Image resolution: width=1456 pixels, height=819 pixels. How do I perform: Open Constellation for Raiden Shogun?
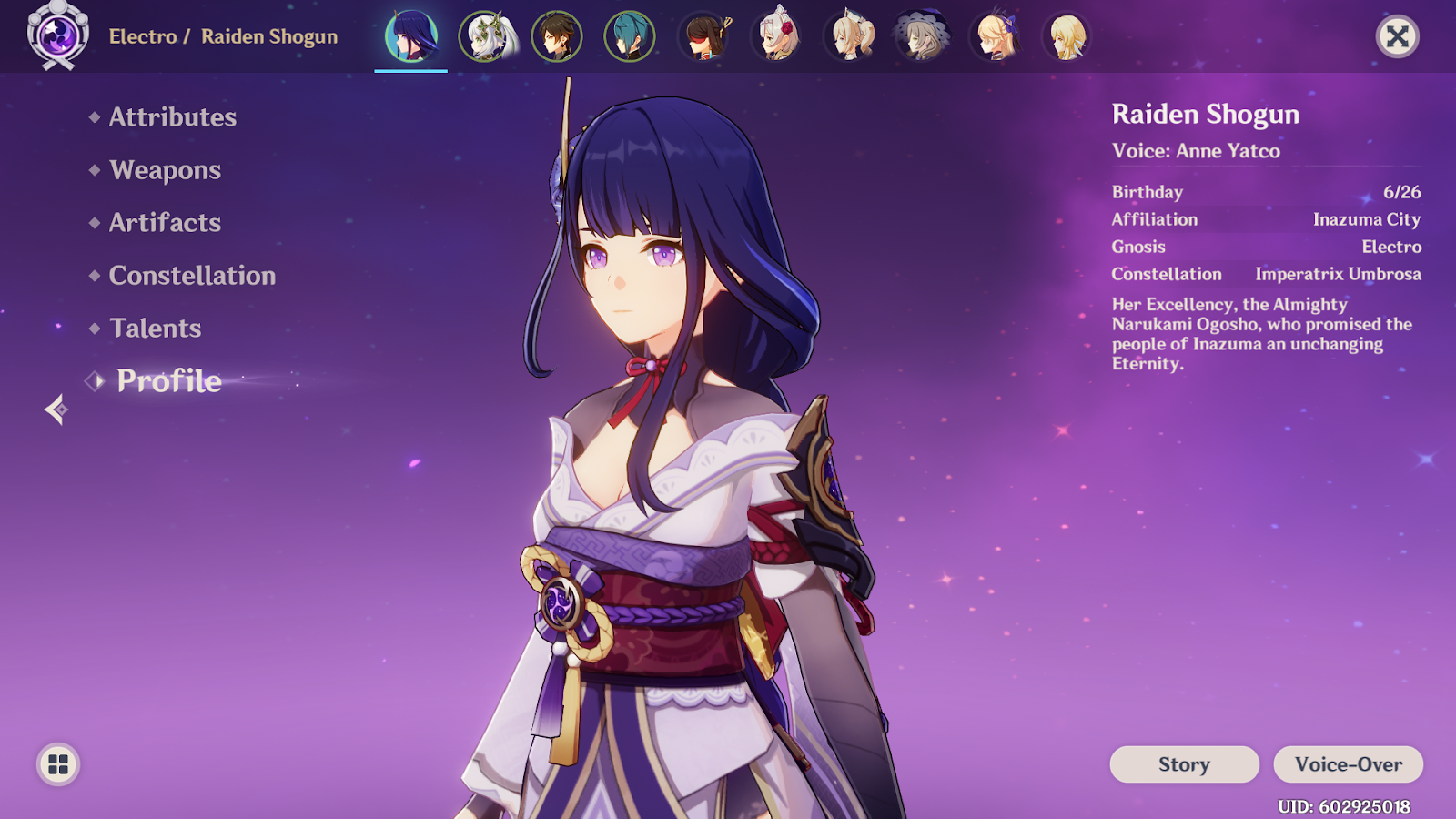192,276
